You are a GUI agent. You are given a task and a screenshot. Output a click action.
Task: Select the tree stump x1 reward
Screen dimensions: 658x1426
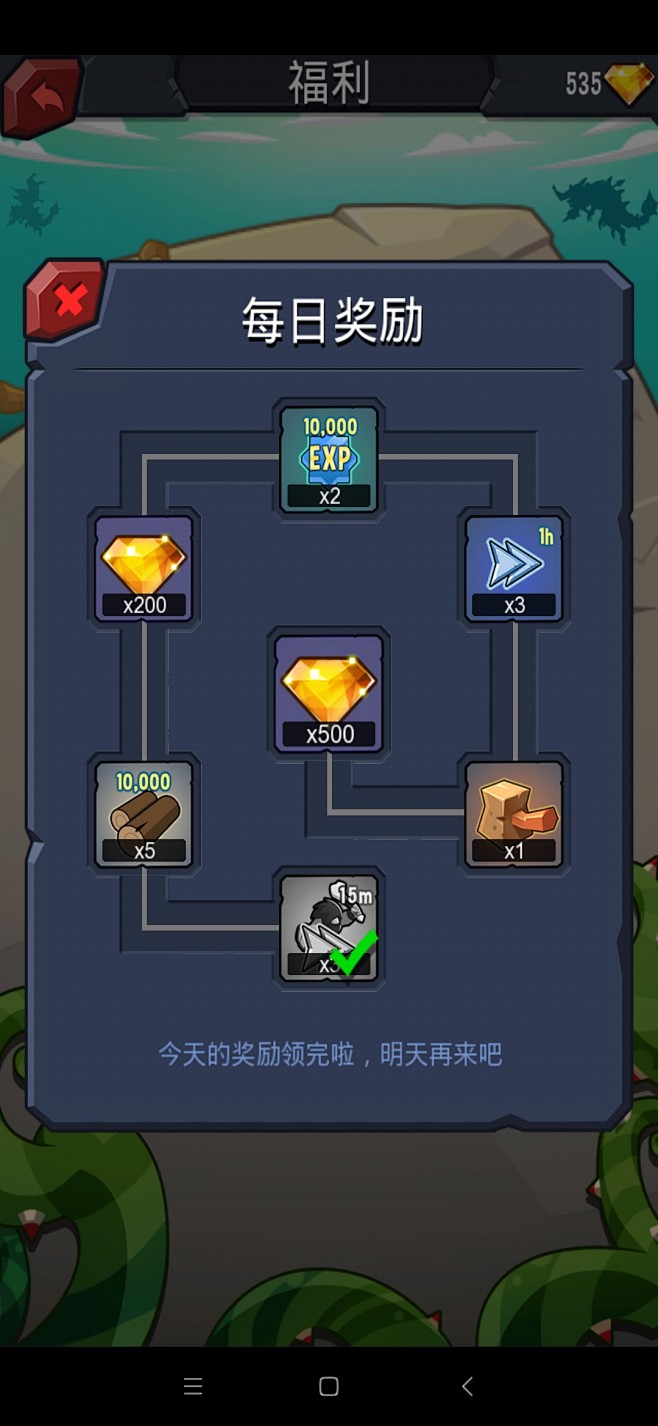tap(514, 814)
